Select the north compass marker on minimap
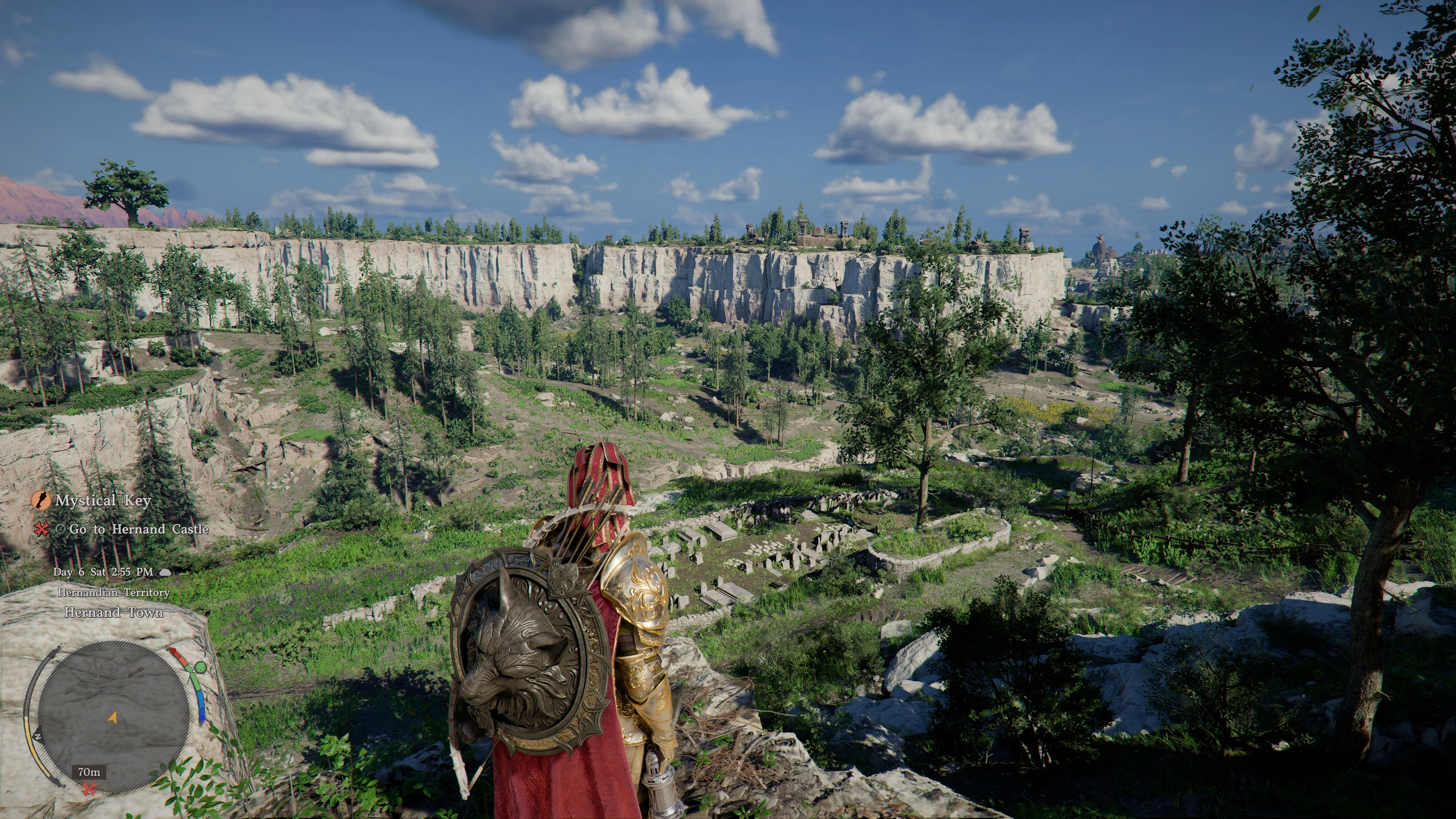 click(38, 737)
